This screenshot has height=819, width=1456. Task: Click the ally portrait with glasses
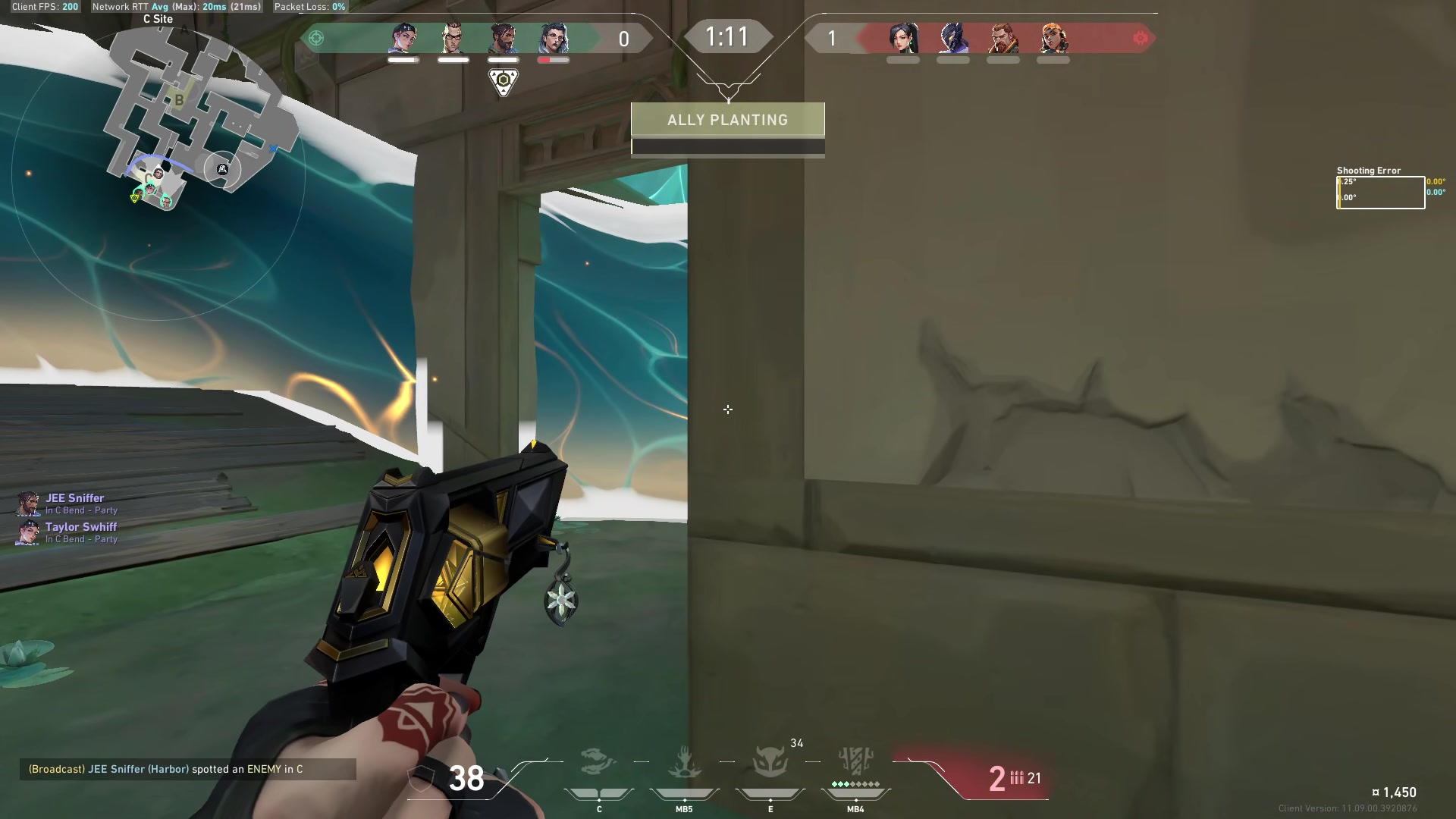pos(453,38)
